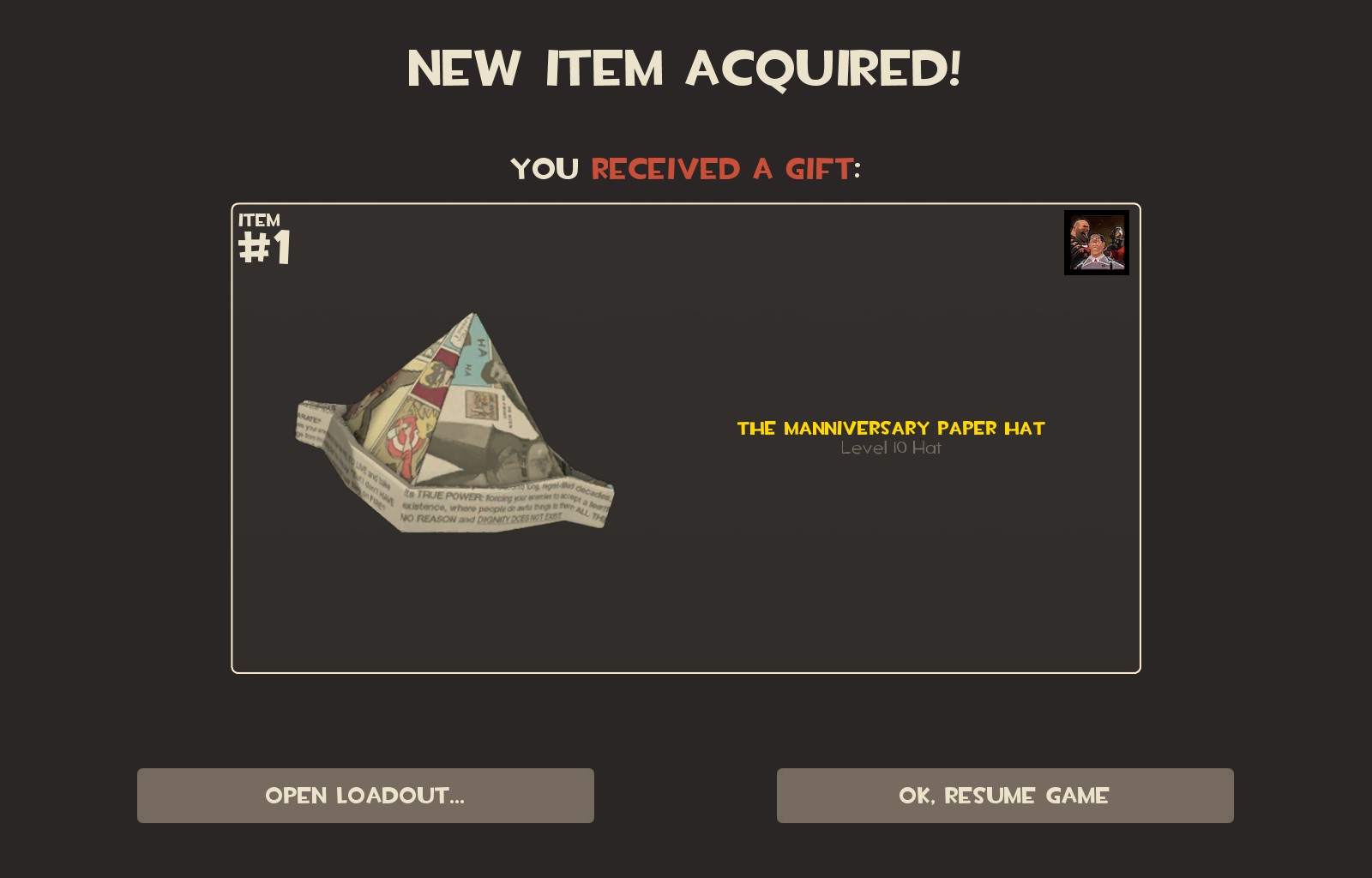Click the YOU text in the subtitle
Screen dimensions: 1372x878
click(544, 169)
